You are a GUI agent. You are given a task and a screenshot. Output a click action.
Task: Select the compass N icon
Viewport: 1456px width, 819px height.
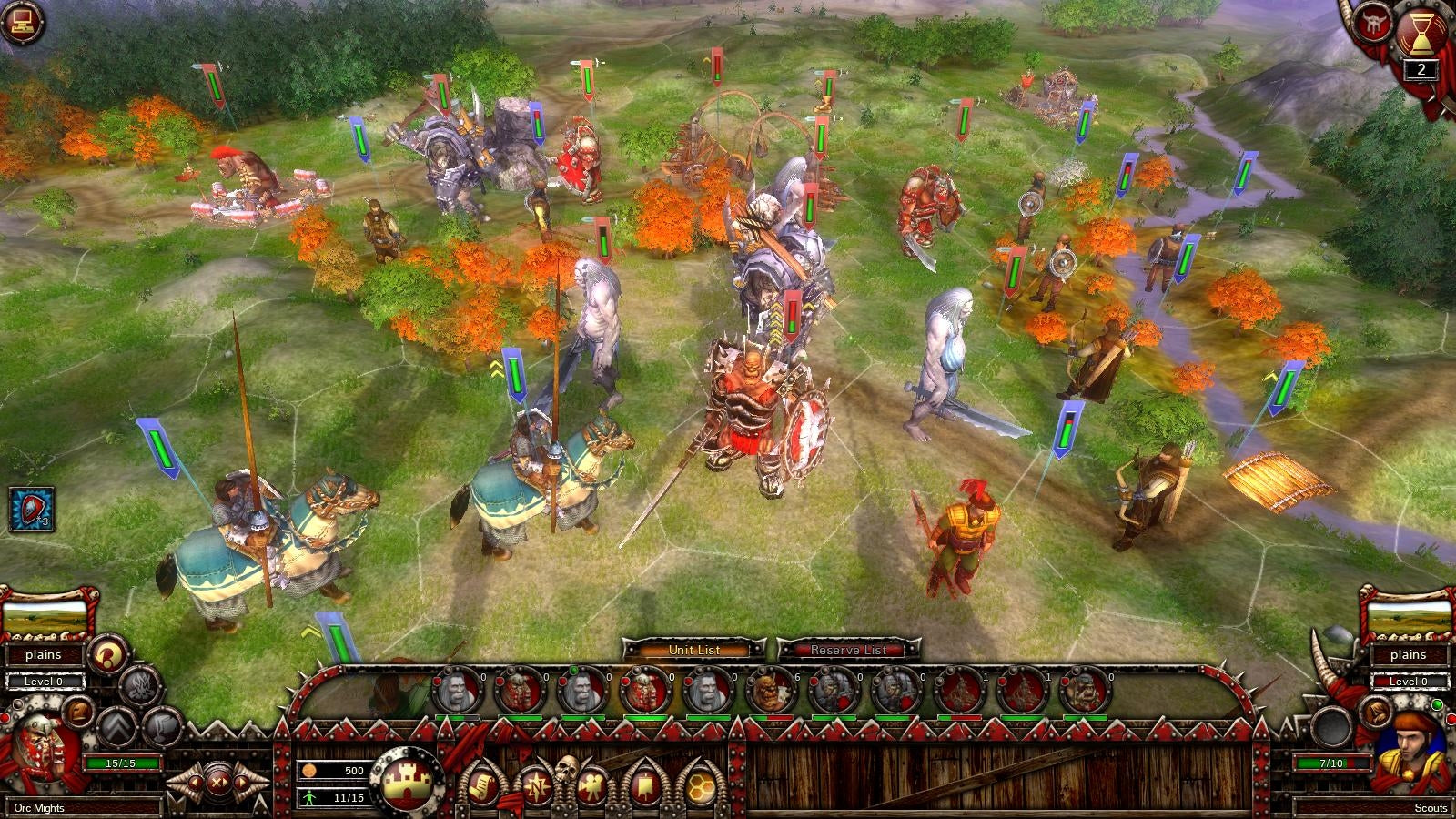point(537,785)
